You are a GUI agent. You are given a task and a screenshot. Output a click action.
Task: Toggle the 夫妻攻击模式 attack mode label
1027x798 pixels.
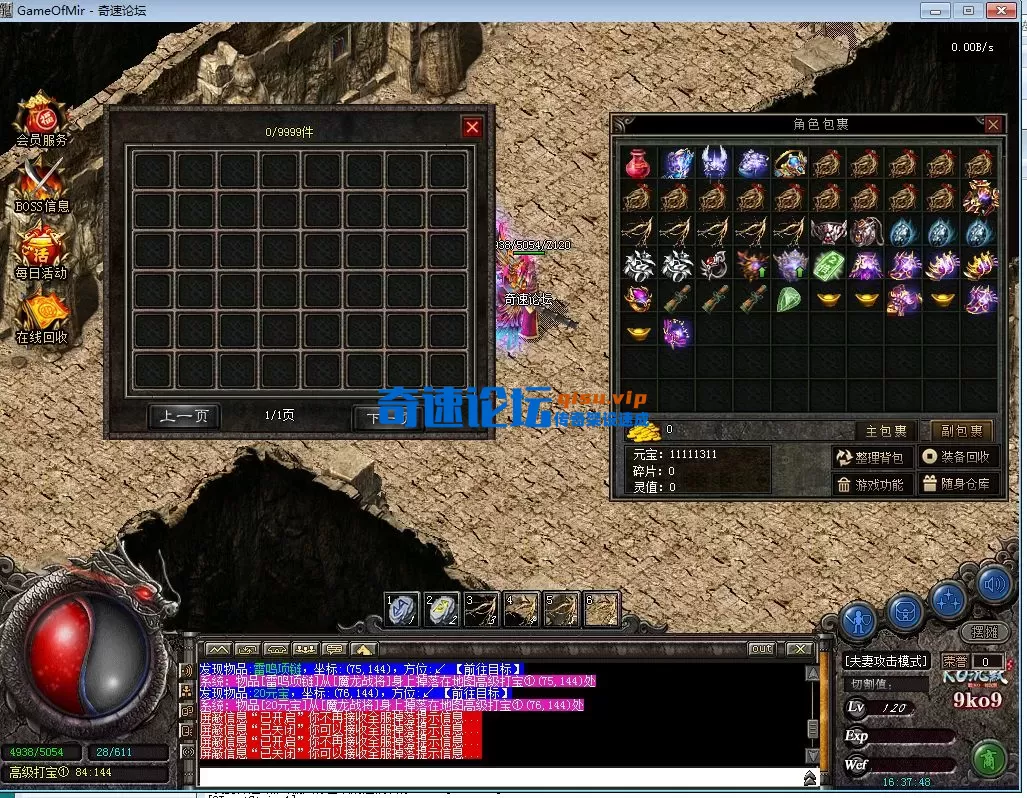887,661
